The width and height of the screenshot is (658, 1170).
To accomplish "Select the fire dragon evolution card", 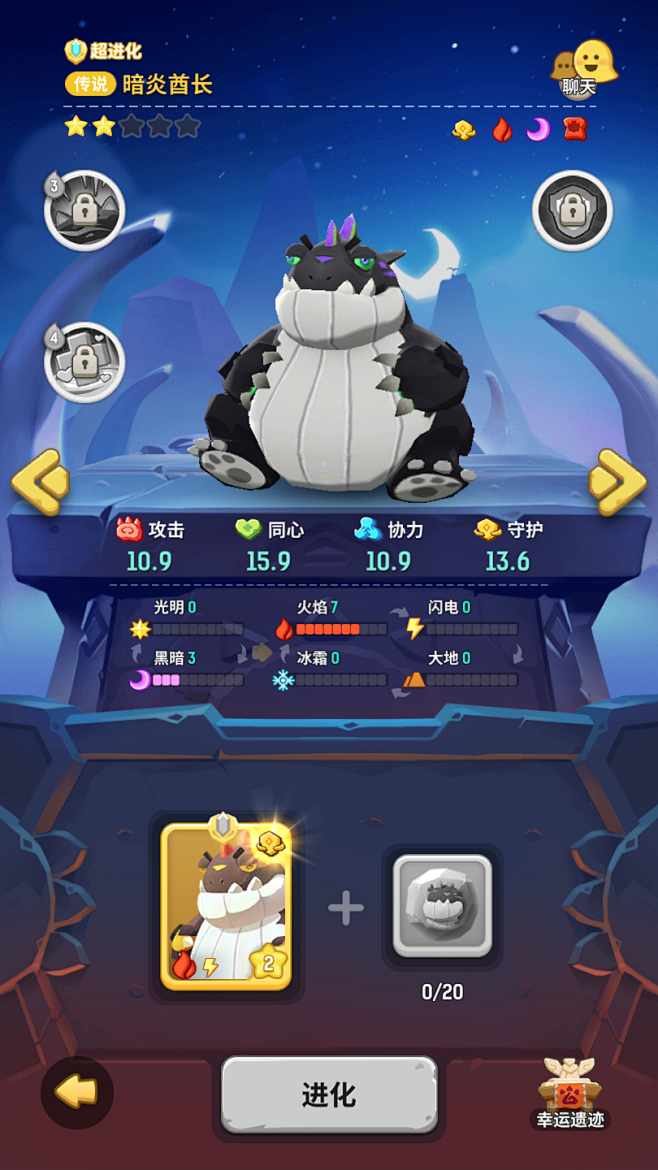I will click(226, 907).
